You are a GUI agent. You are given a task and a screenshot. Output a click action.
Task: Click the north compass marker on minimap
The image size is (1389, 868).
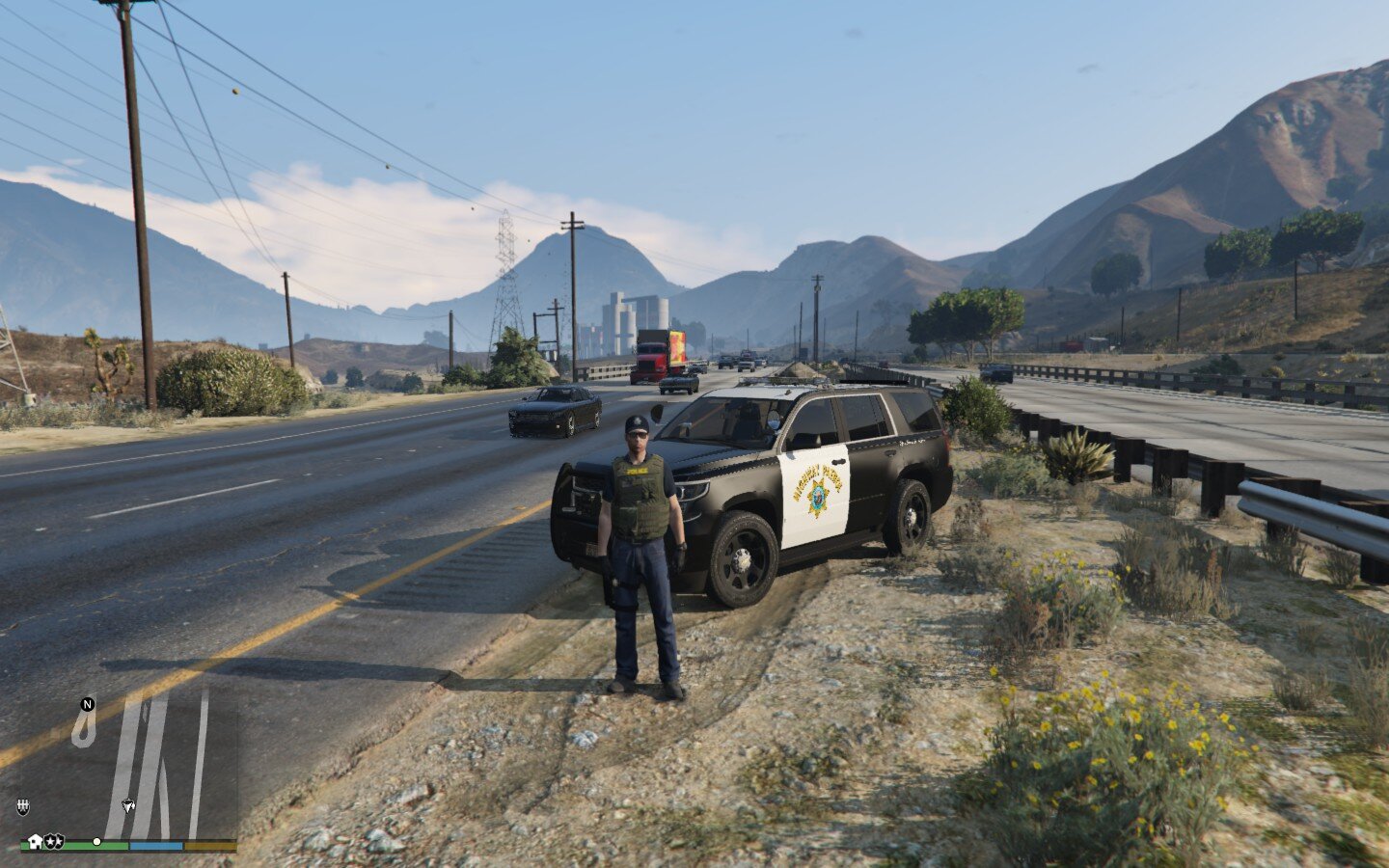88,704
